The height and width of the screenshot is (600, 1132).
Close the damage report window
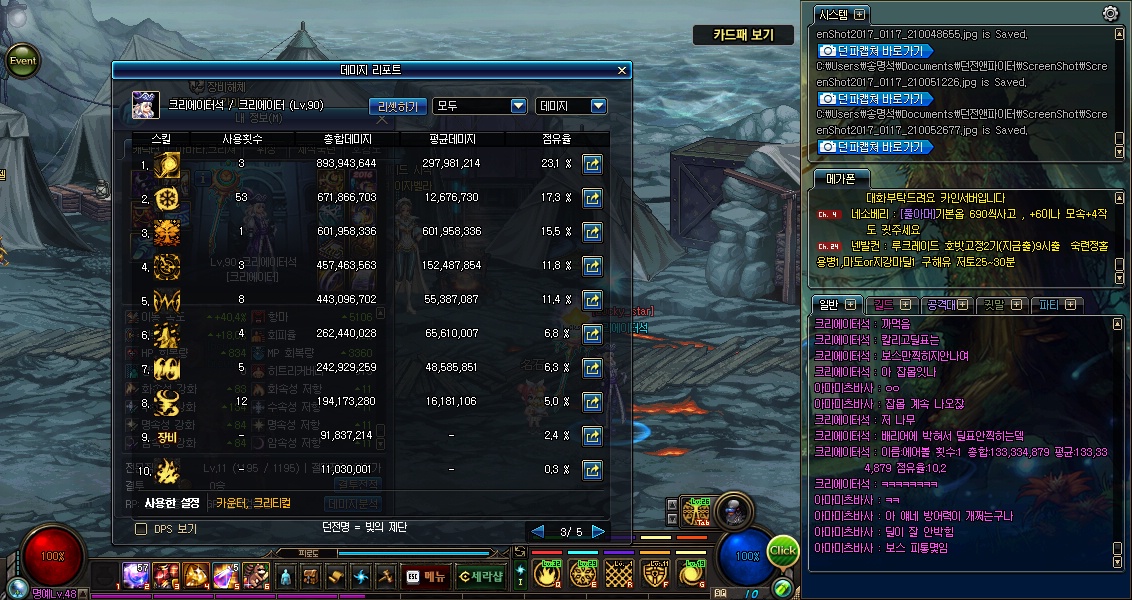tap(622, 70)
